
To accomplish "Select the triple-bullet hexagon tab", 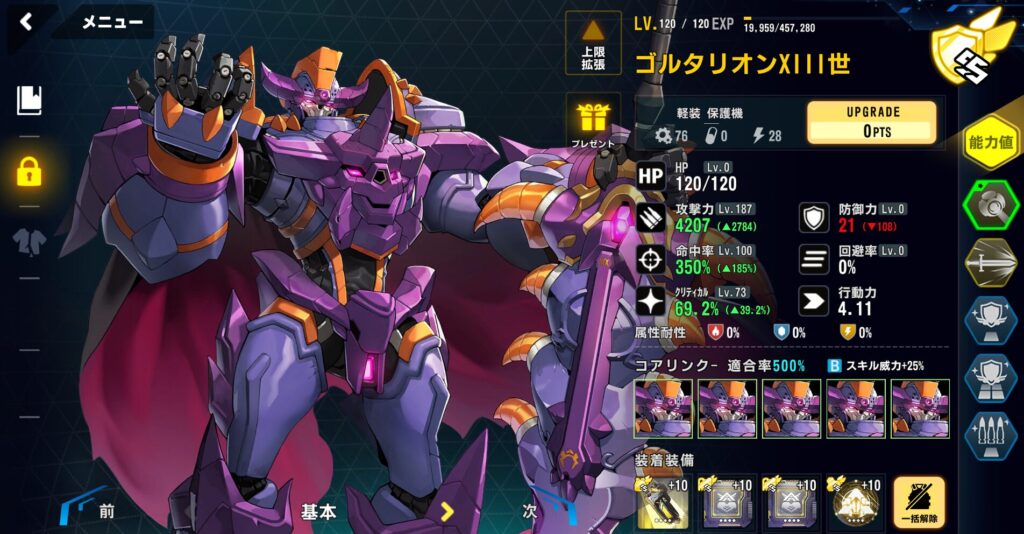I will 990,436.
